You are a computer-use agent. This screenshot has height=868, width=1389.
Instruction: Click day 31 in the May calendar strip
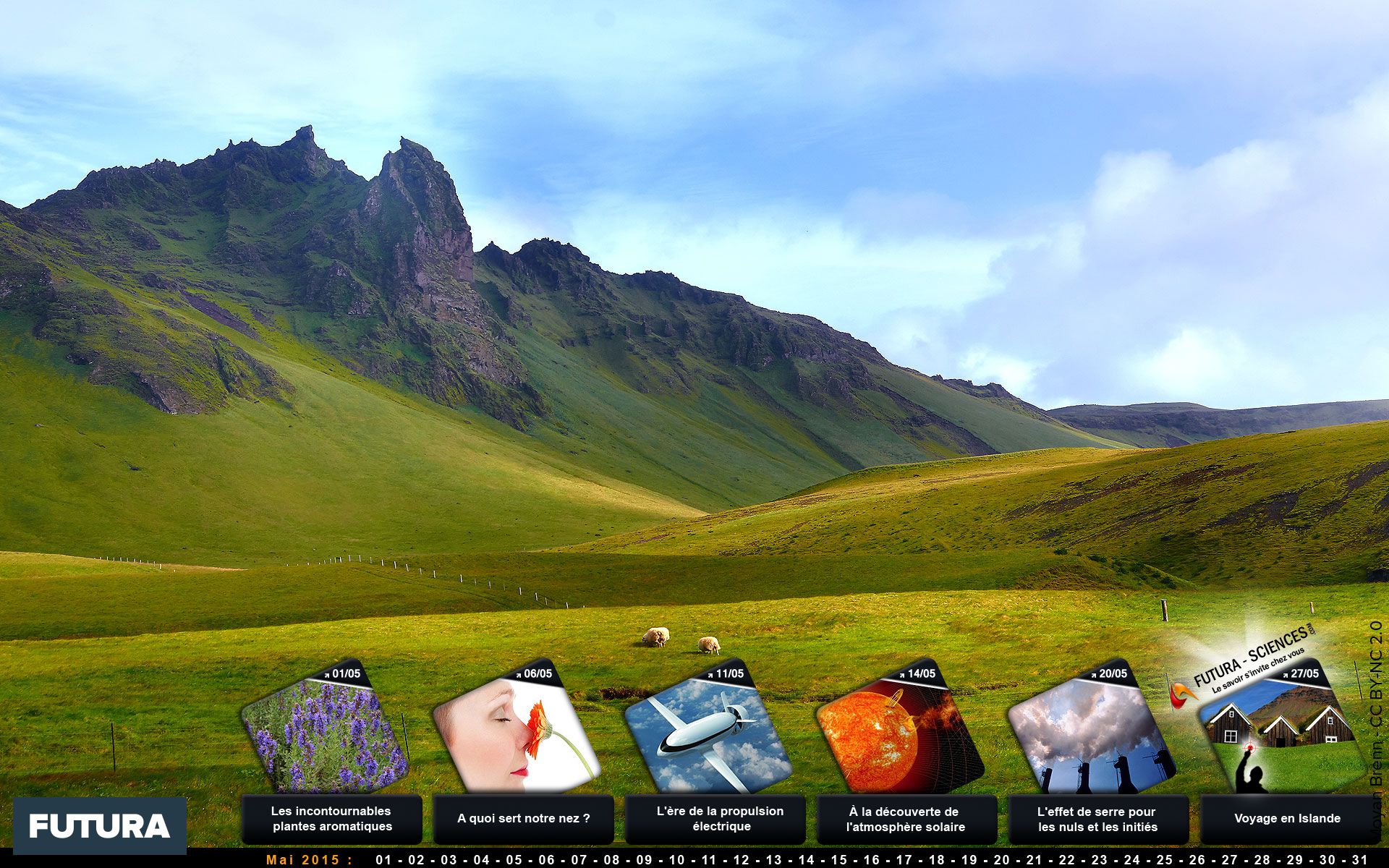coord(1360,860)
